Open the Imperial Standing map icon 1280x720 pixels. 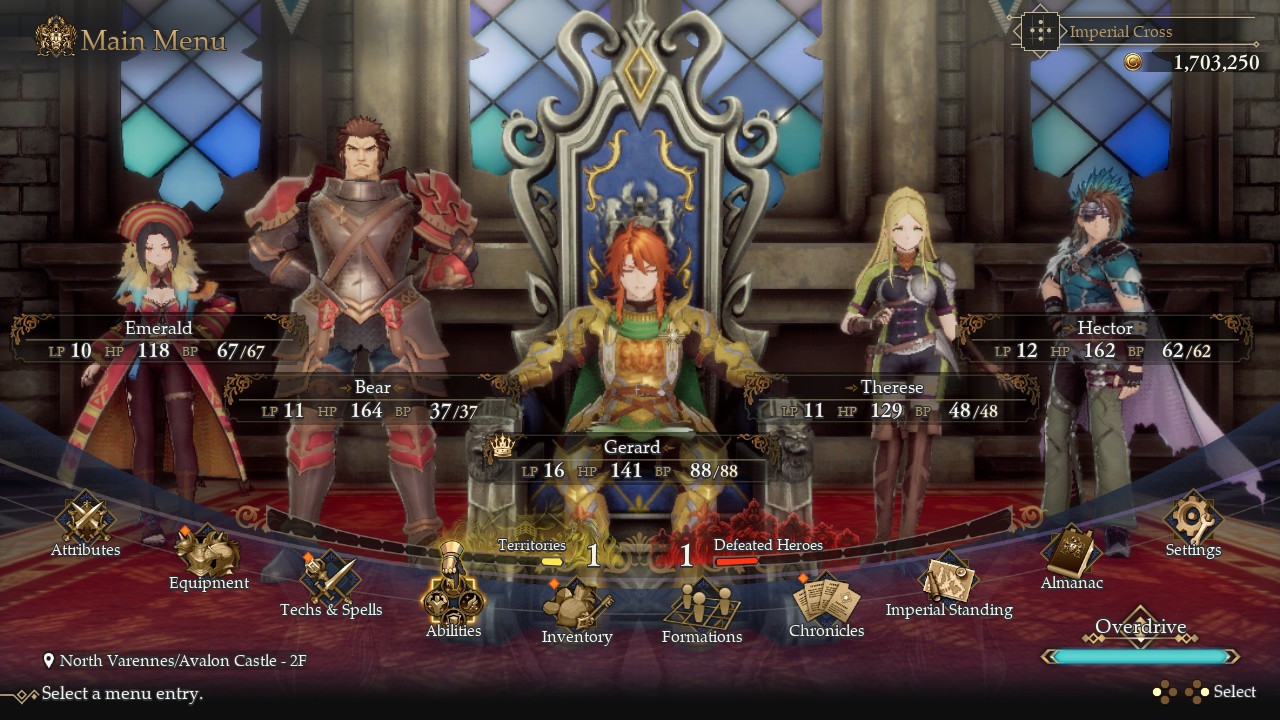tap(946, 580)
